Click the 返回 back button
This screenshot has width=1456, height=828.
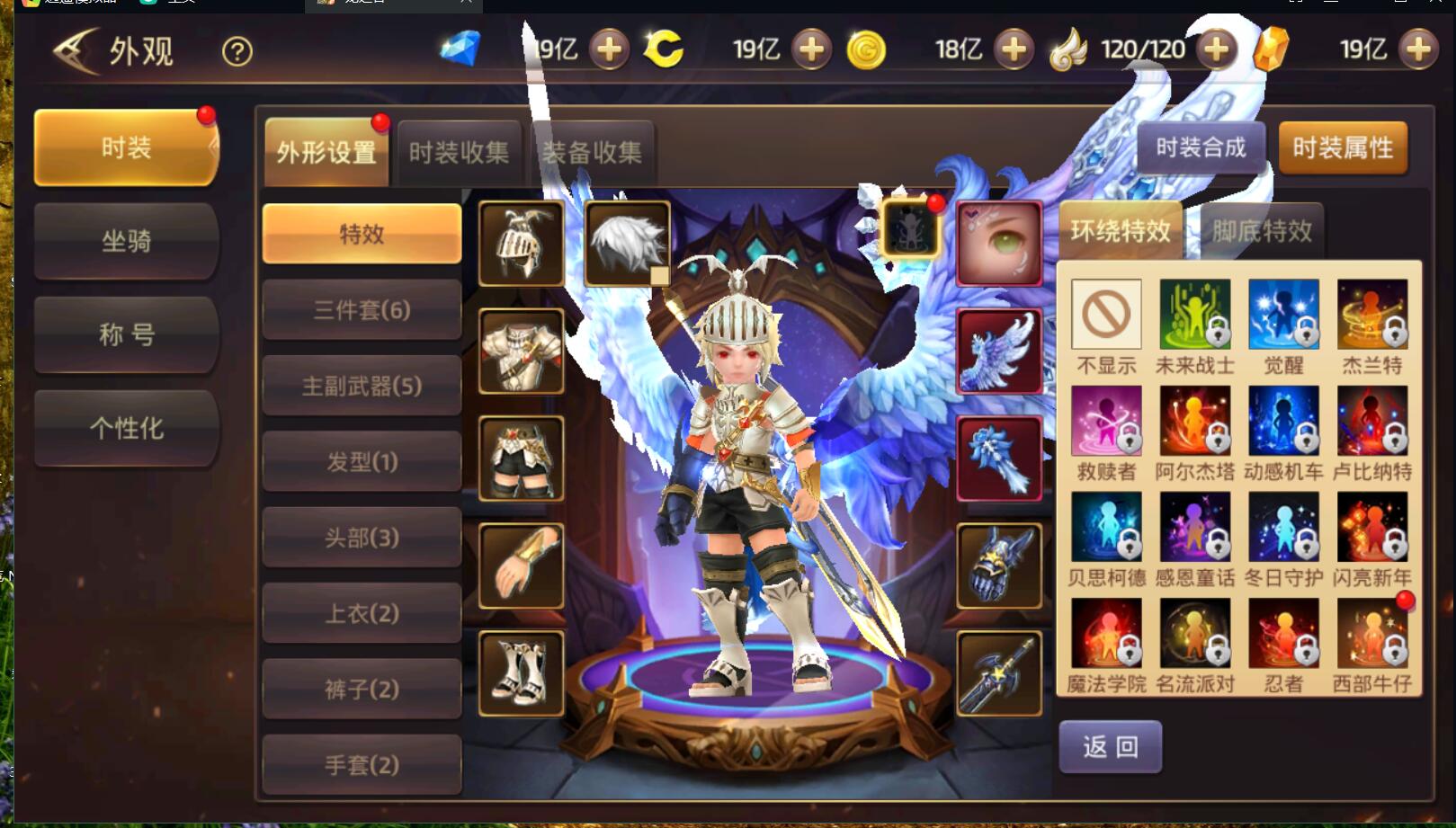pos(1110,746)
